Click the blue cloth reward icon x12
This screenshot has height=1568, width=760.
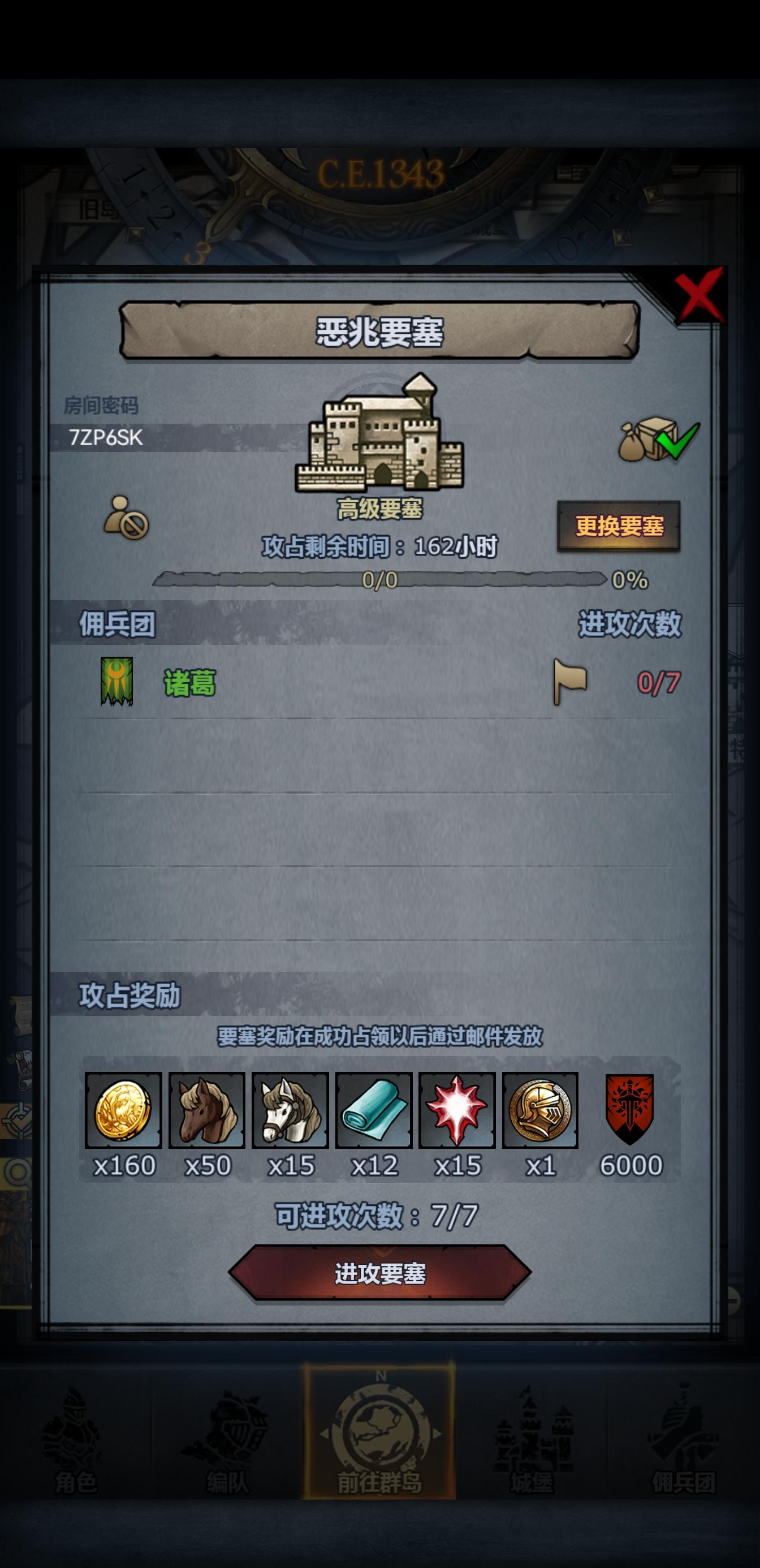point(374,1112)
